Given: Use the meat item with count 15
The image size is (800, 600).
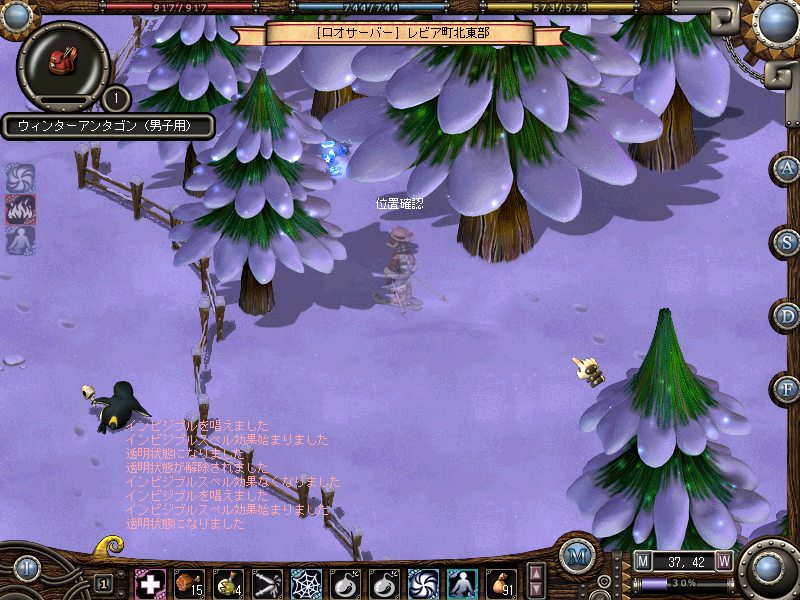Looking at the screenshot, I should point(189,583).
